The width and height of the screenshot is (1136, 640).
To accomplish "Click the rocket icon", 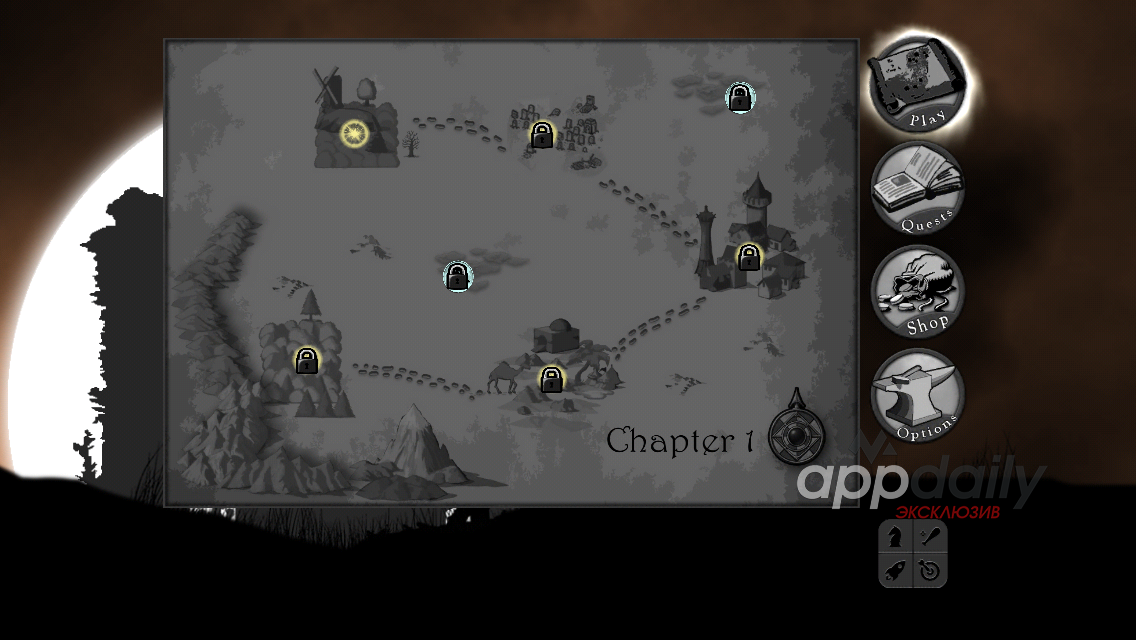I will pos(896,570).
